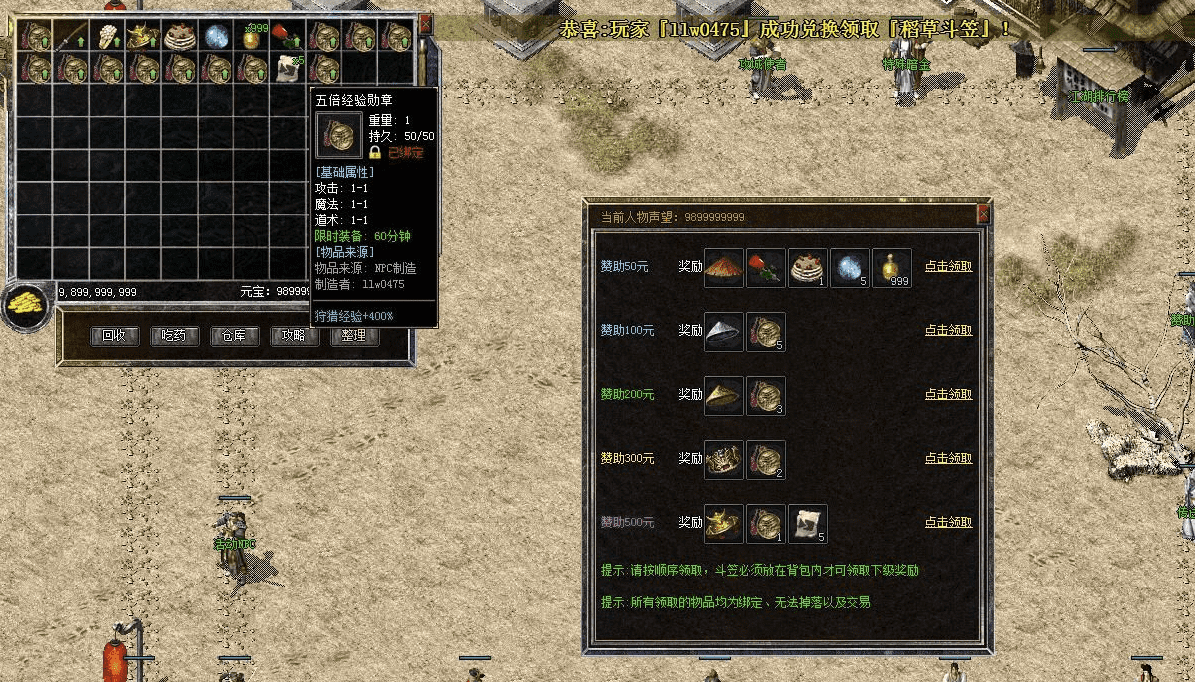The image size is (1195, 682).
Task: Select the staff weapon in the bag
Action: click(x=72, y=37)
